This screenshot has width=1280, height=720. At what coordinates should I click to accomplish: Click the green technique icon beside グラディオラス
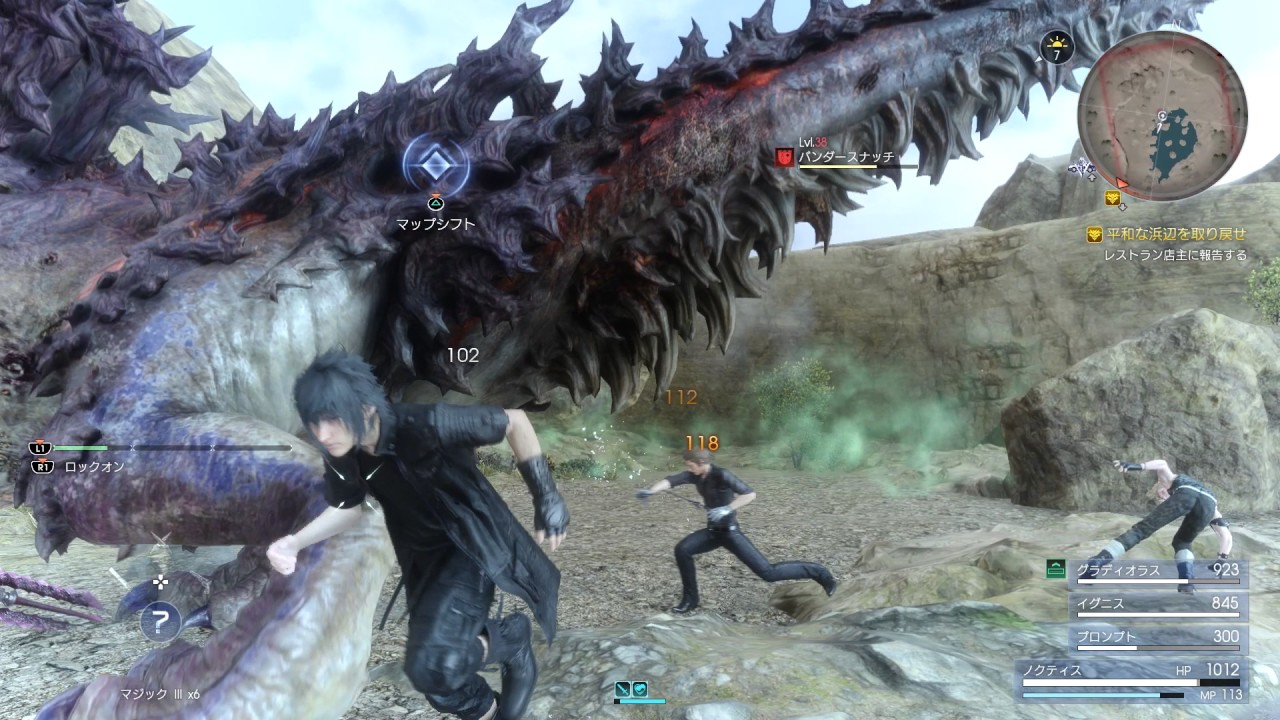pos(1054,569)
